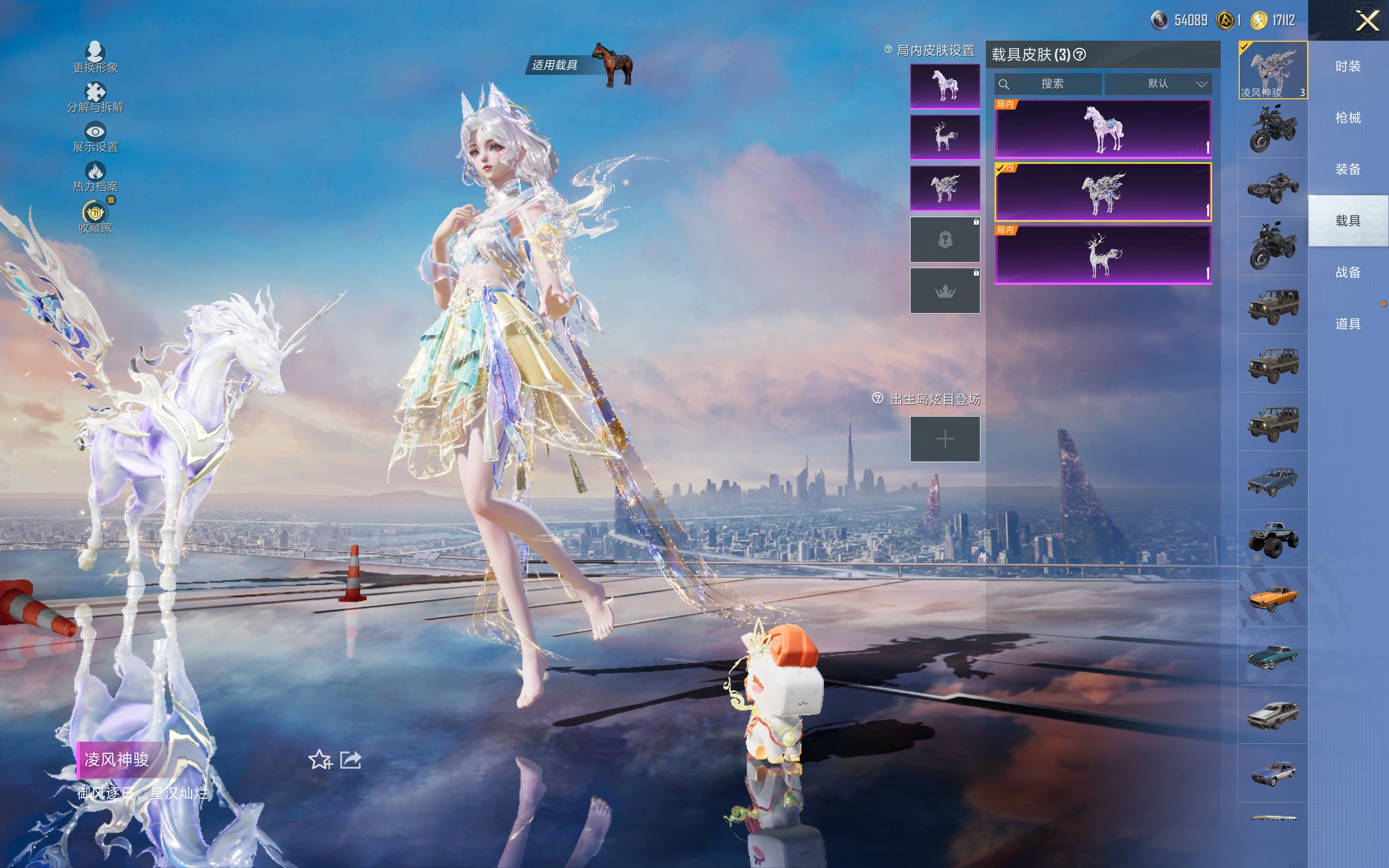Image resolution: width=1389 pixels, height=868 pixels.
Task: Close the inventory screen with the X
Action: click(1367, 21)
